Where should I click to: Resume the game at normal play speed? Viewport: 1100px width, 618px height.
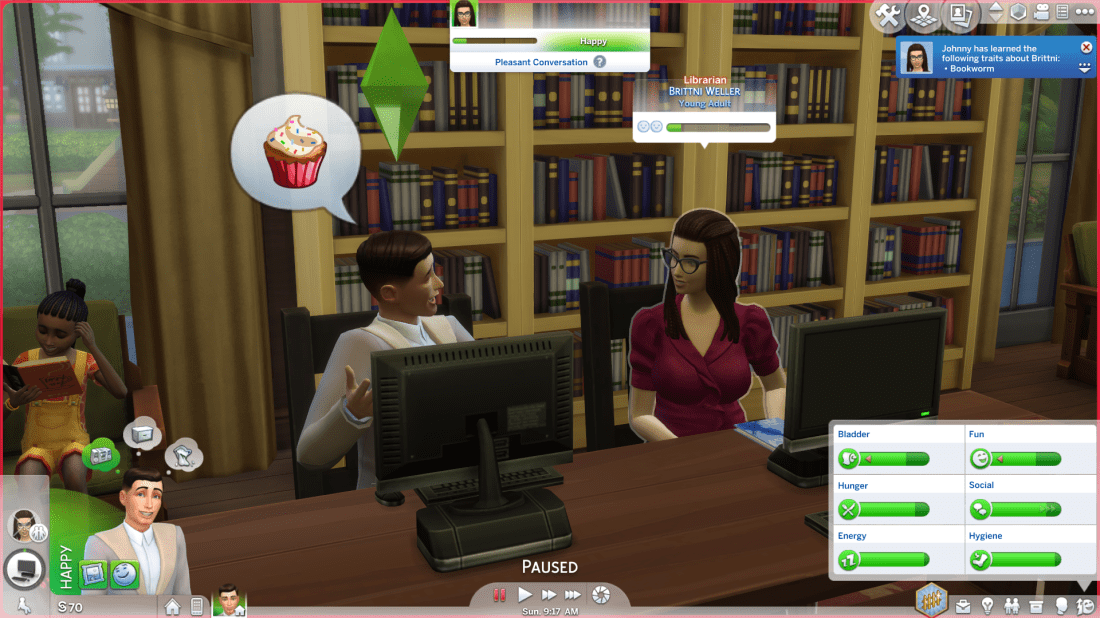pyautogui.click(x=525, y=595)
